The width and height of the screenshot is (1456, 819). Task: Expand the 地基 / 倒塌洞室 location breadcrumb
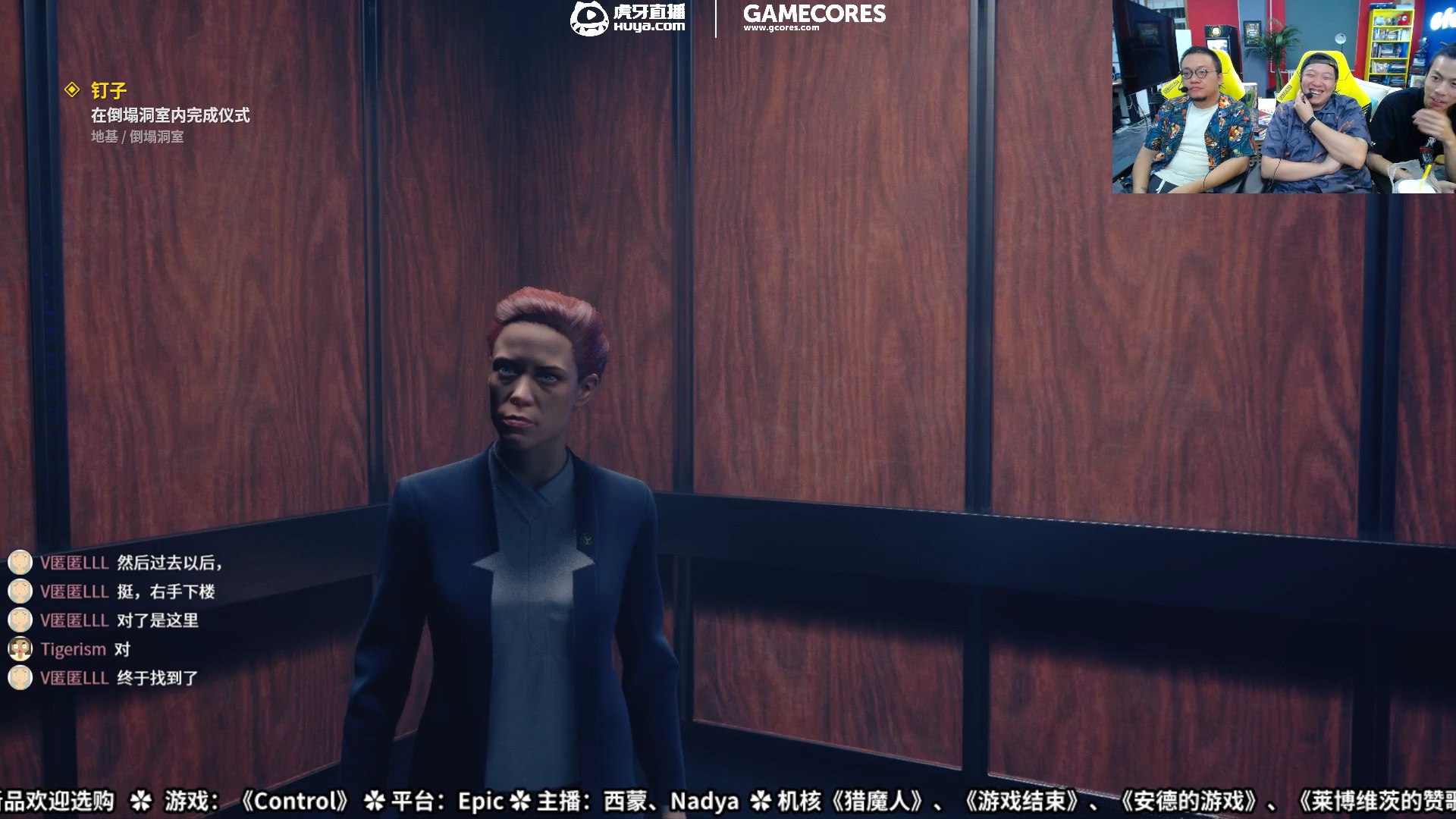coord(139,138)
